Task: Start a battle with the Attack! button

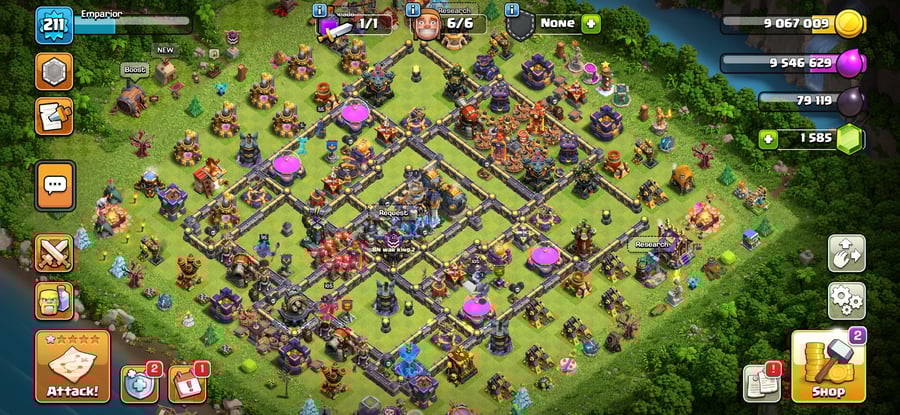Action: click(72, 367)
